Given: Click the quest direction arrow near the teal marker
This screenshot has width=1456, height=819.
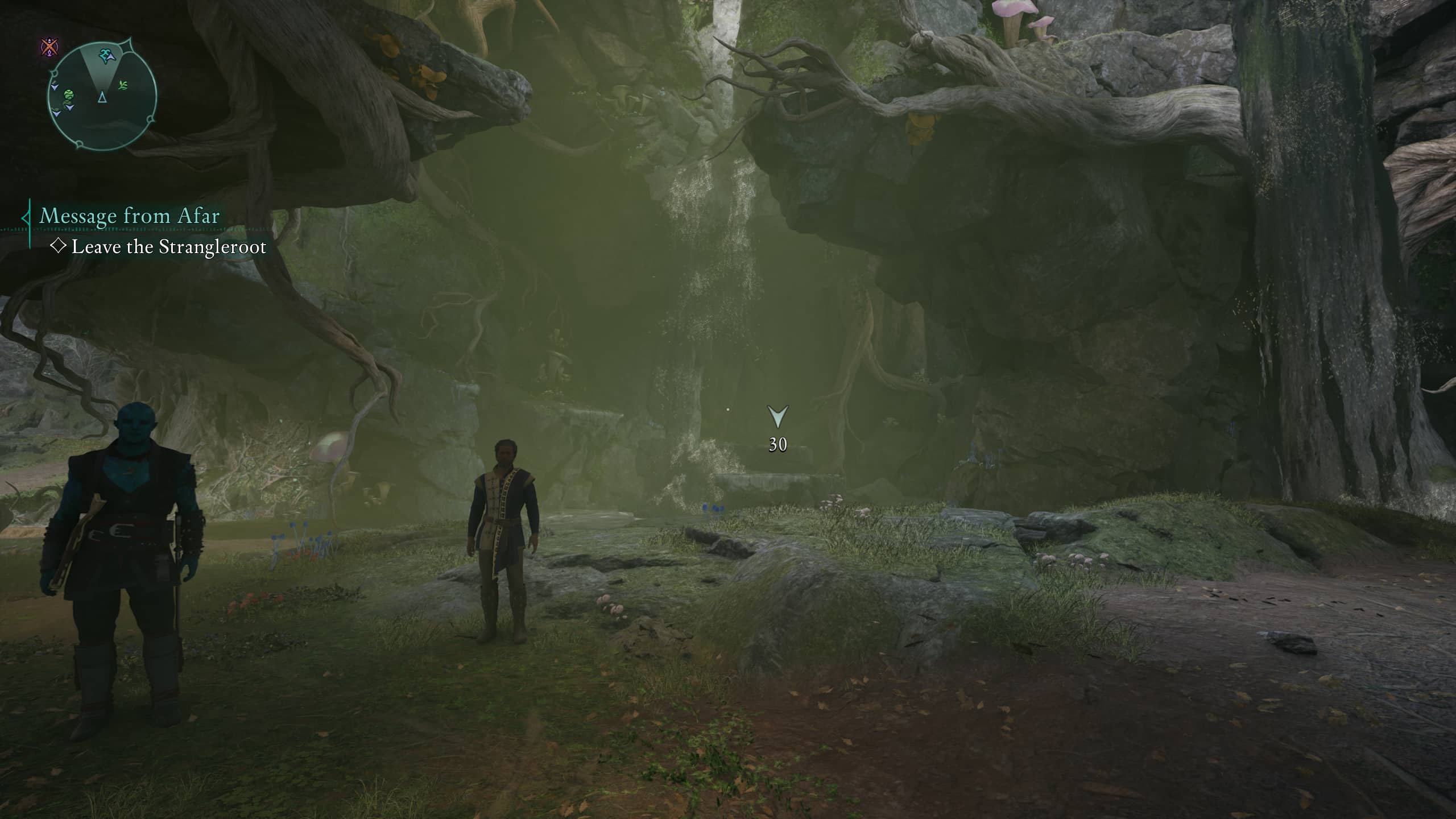Looking at the screenshot, I should 111,57.
